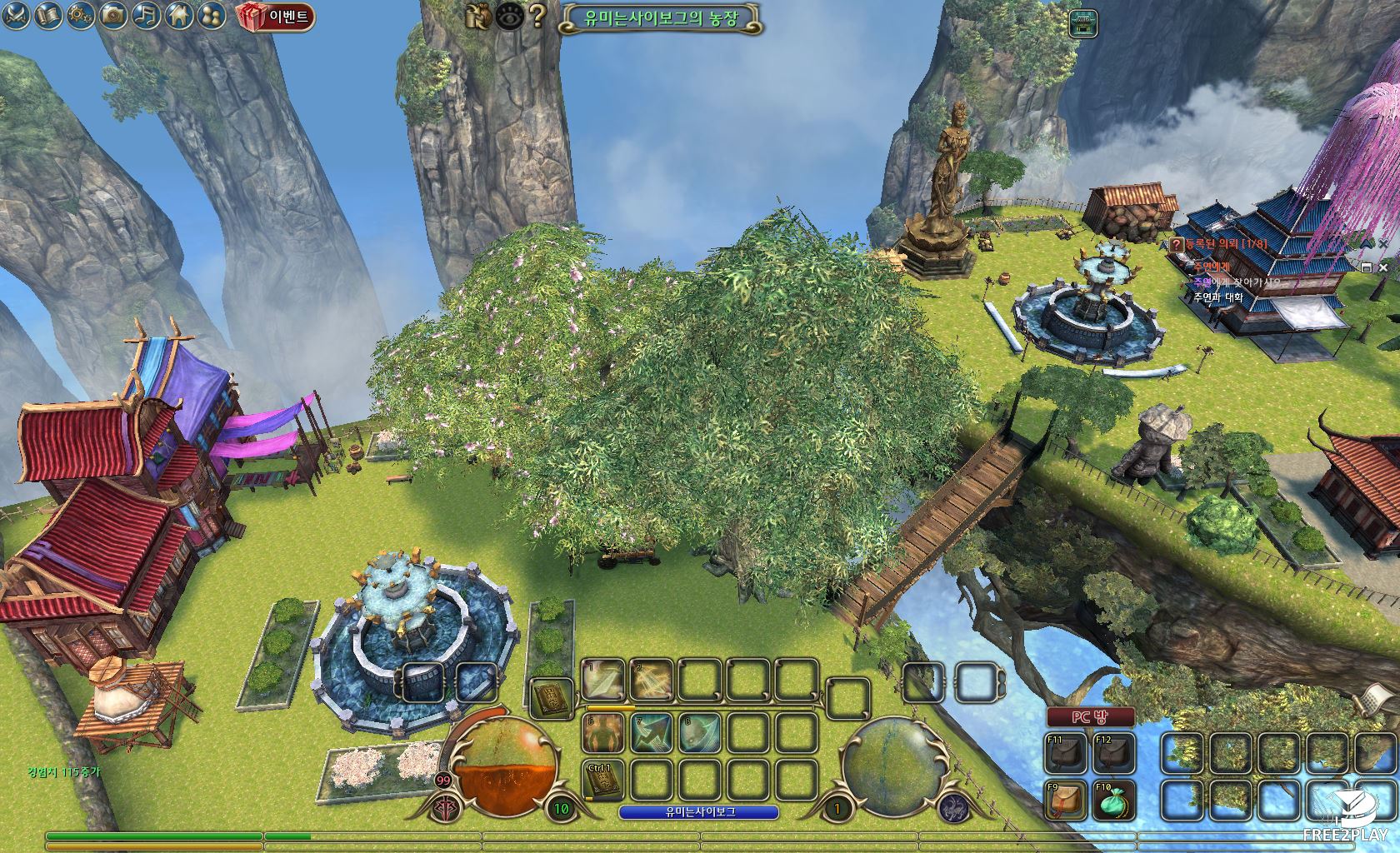Use the arrow skill in slot 7
This screenshot has width=1400, height=853.
[651, 733]
